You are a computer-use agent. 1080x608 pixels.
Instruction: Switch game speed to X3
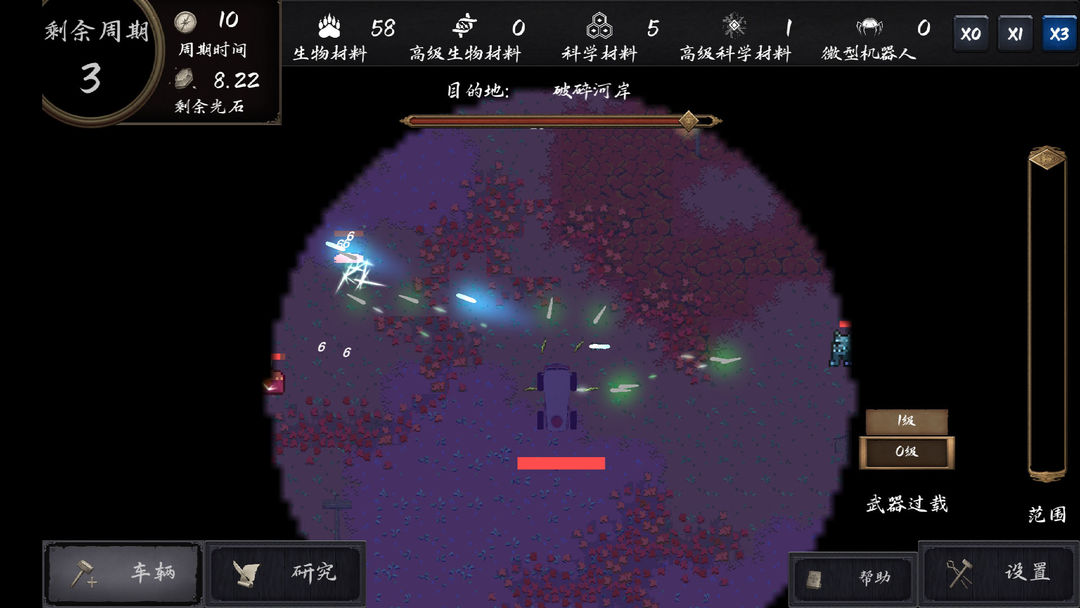coord(1059,33)
